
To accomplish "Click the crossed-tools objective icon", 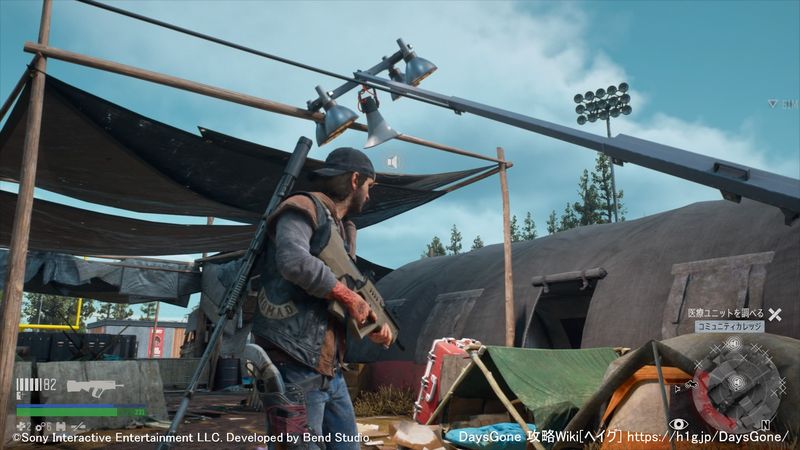I will coord(774,314).
